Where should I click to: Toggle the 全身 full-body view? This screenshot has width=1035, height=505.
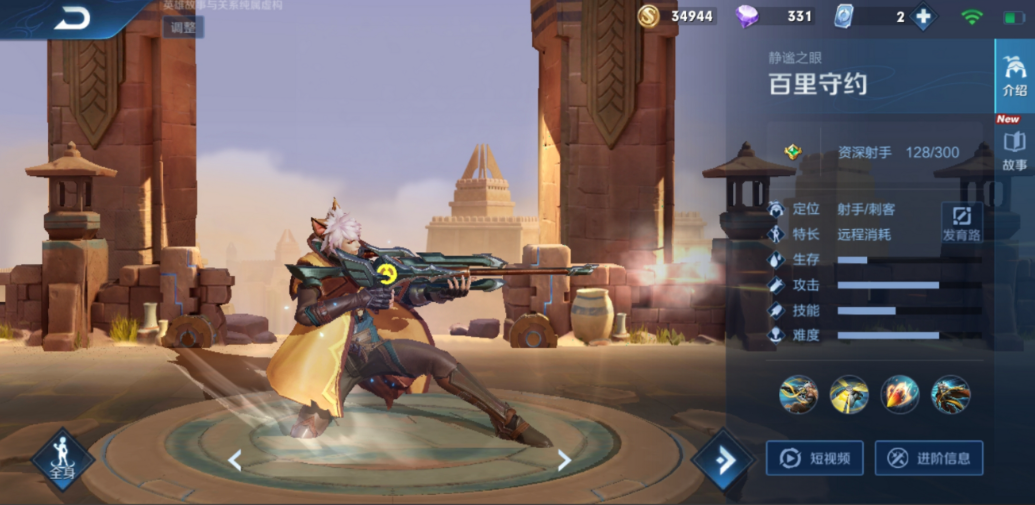62,460
